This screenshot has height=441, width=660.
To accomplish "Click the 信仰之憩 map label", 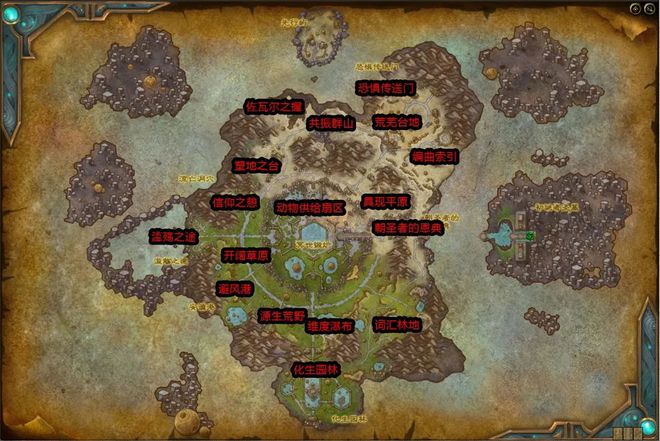I will coord(235,201).
